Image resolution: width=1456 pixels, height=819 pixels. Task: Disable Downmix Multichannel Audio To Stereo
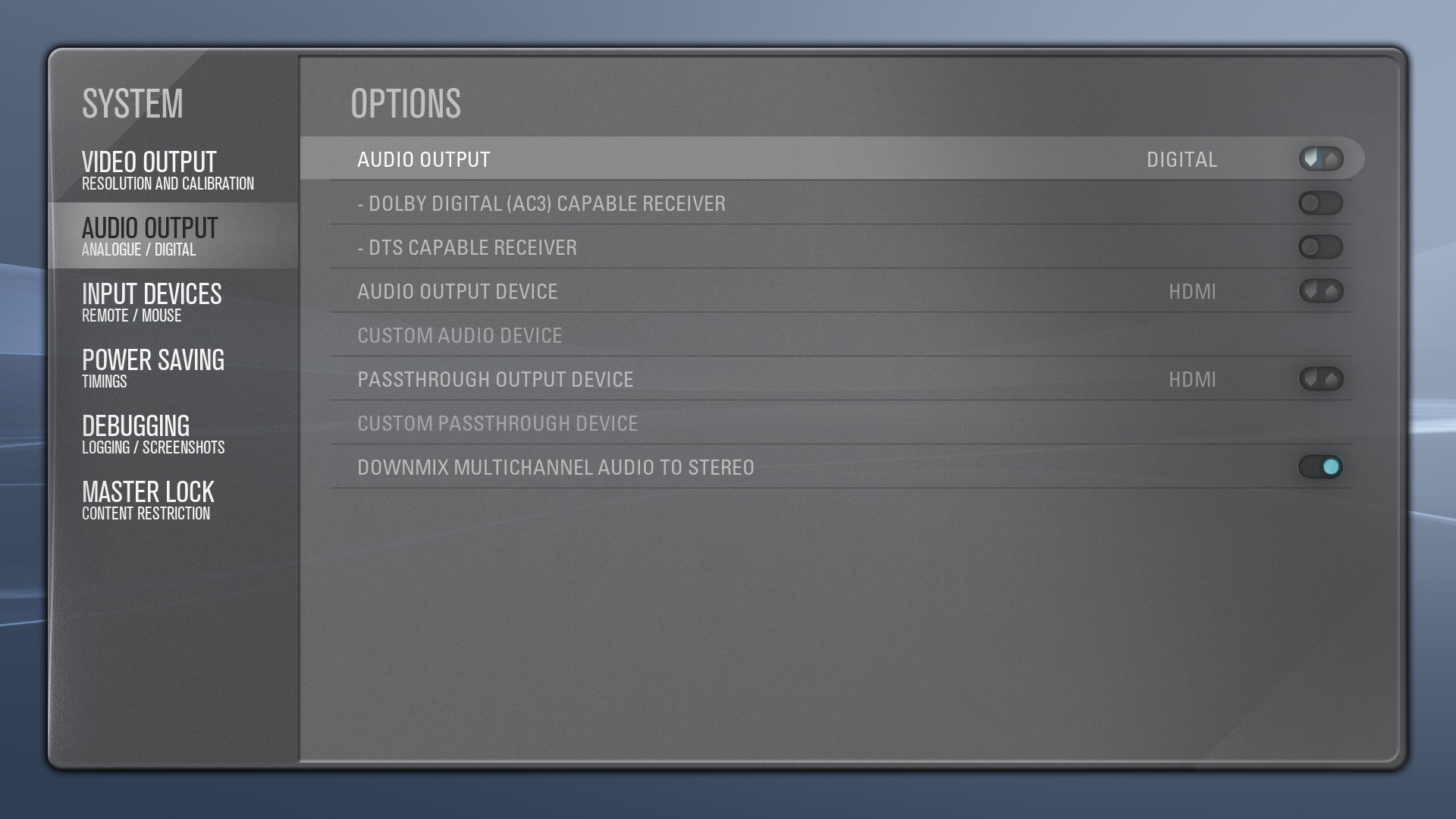tap(1321, 467)
